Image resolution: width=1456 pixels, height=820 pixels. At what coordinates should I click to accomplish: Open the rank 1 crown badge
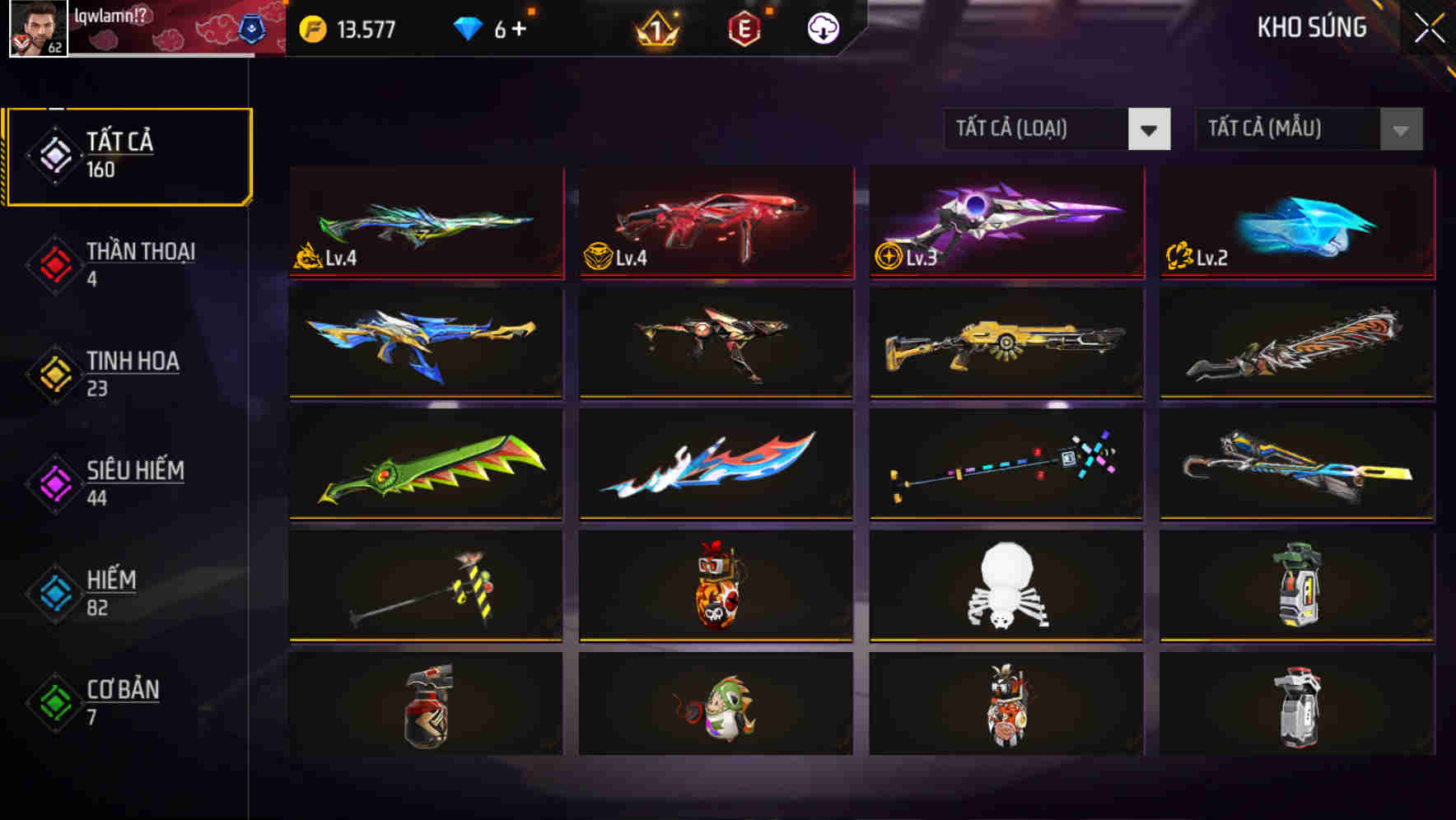655,27
